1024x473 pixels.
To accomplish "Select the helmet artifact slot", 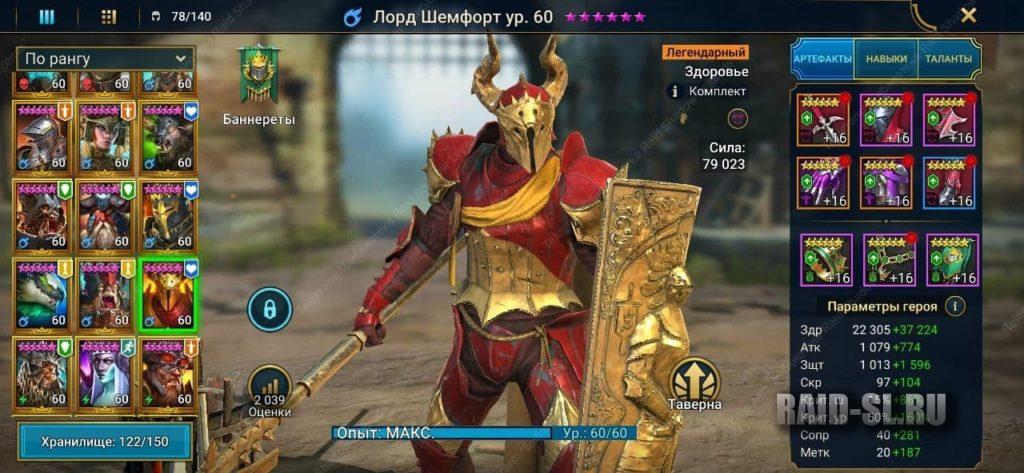I will pos(887,120).
